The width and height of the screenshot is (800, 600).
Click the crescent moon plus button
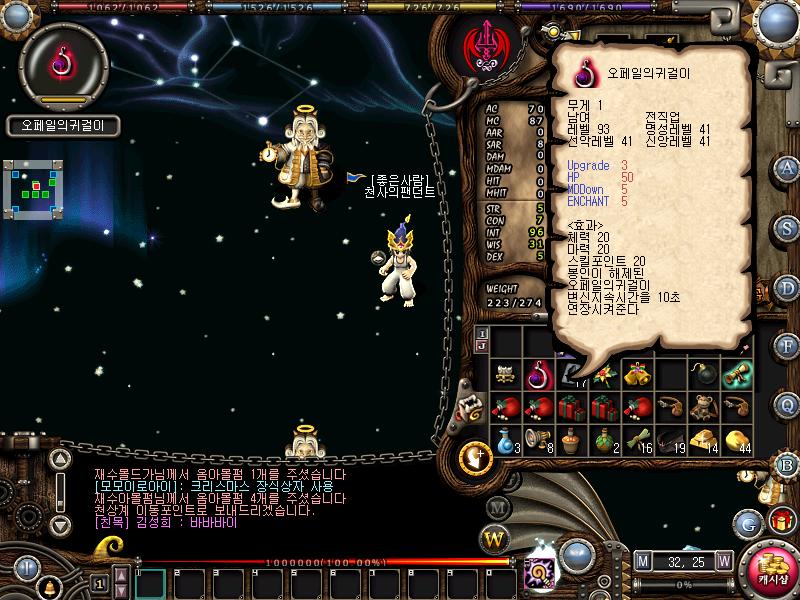(475, 459)
